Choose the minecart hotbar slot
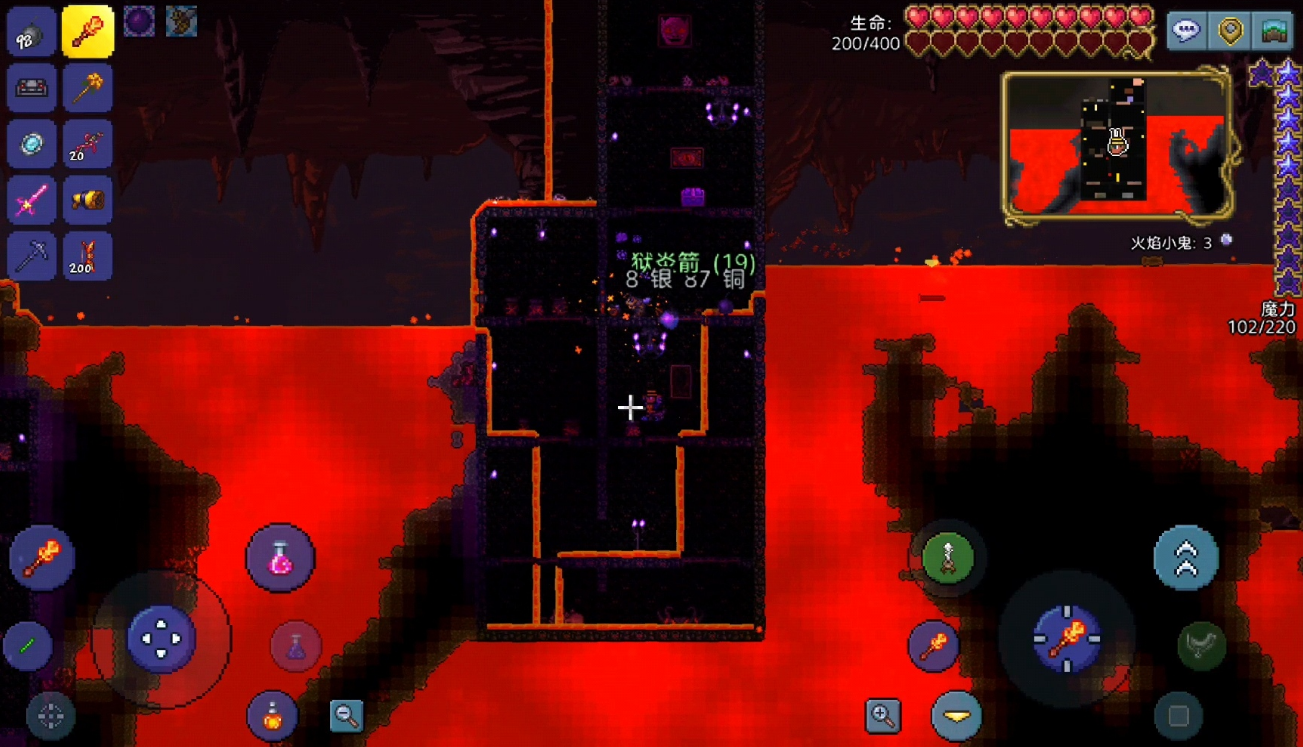Image resolution: width=1303 pixels, height=747 pixels. pos(32,88)
